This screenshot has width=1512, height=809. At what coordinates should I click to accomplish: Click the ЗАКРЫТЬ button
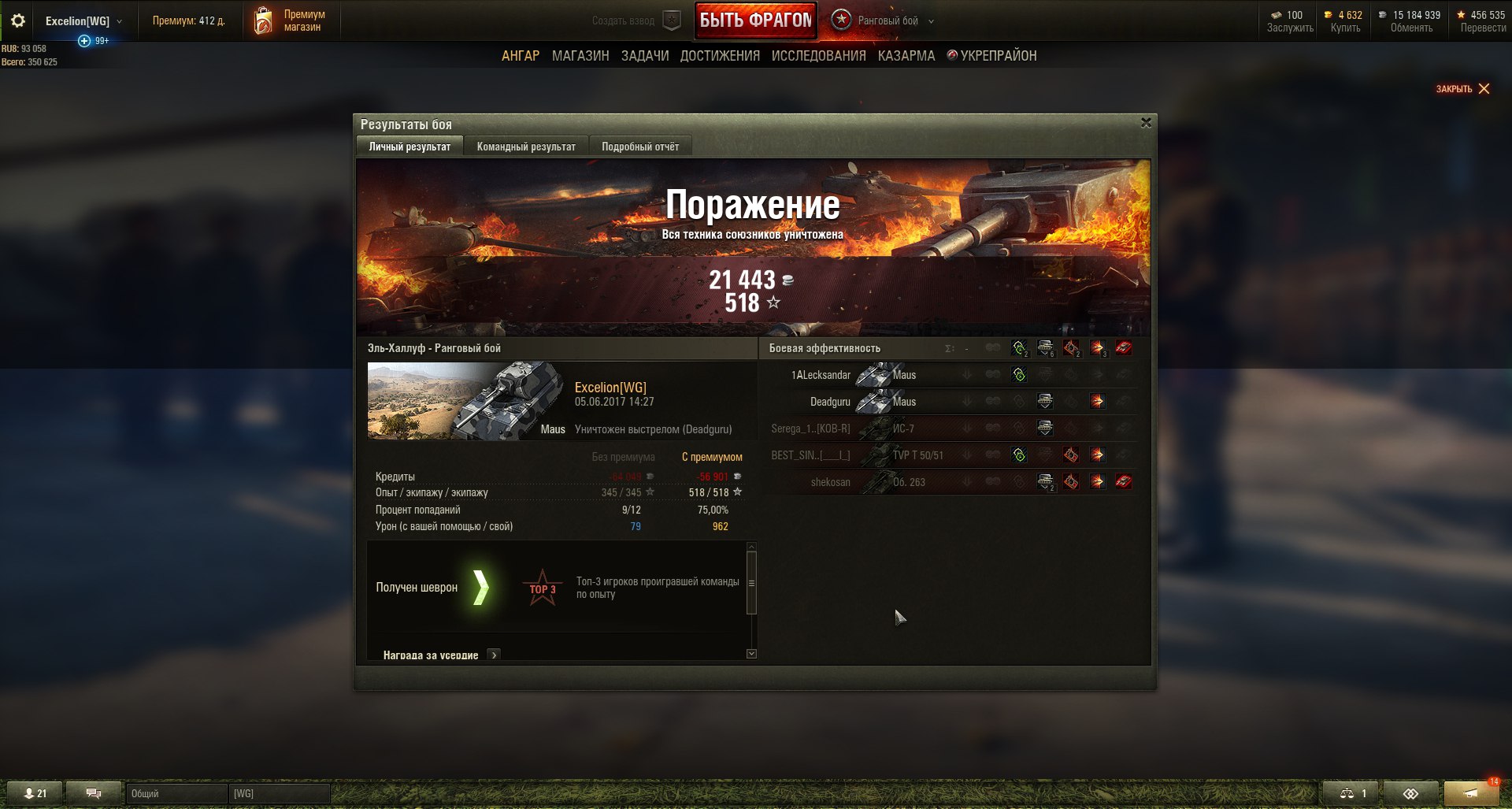click(x=1462, y=89)
